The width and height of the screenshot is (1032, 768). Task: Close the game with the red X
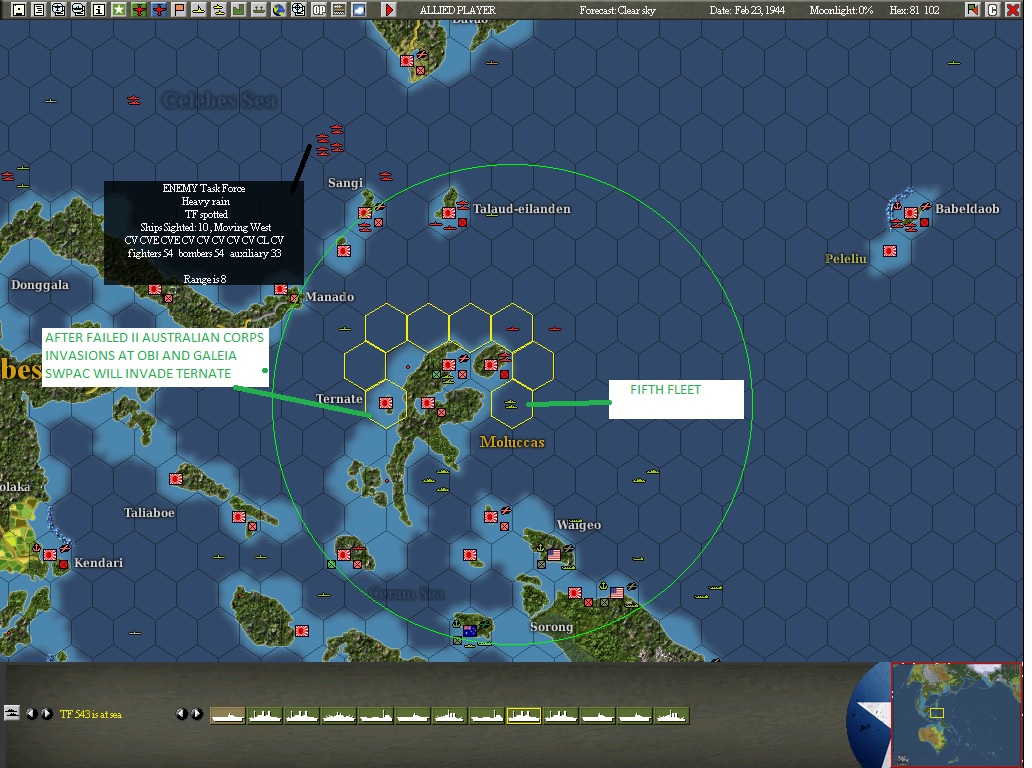[x=1012, y=10]
